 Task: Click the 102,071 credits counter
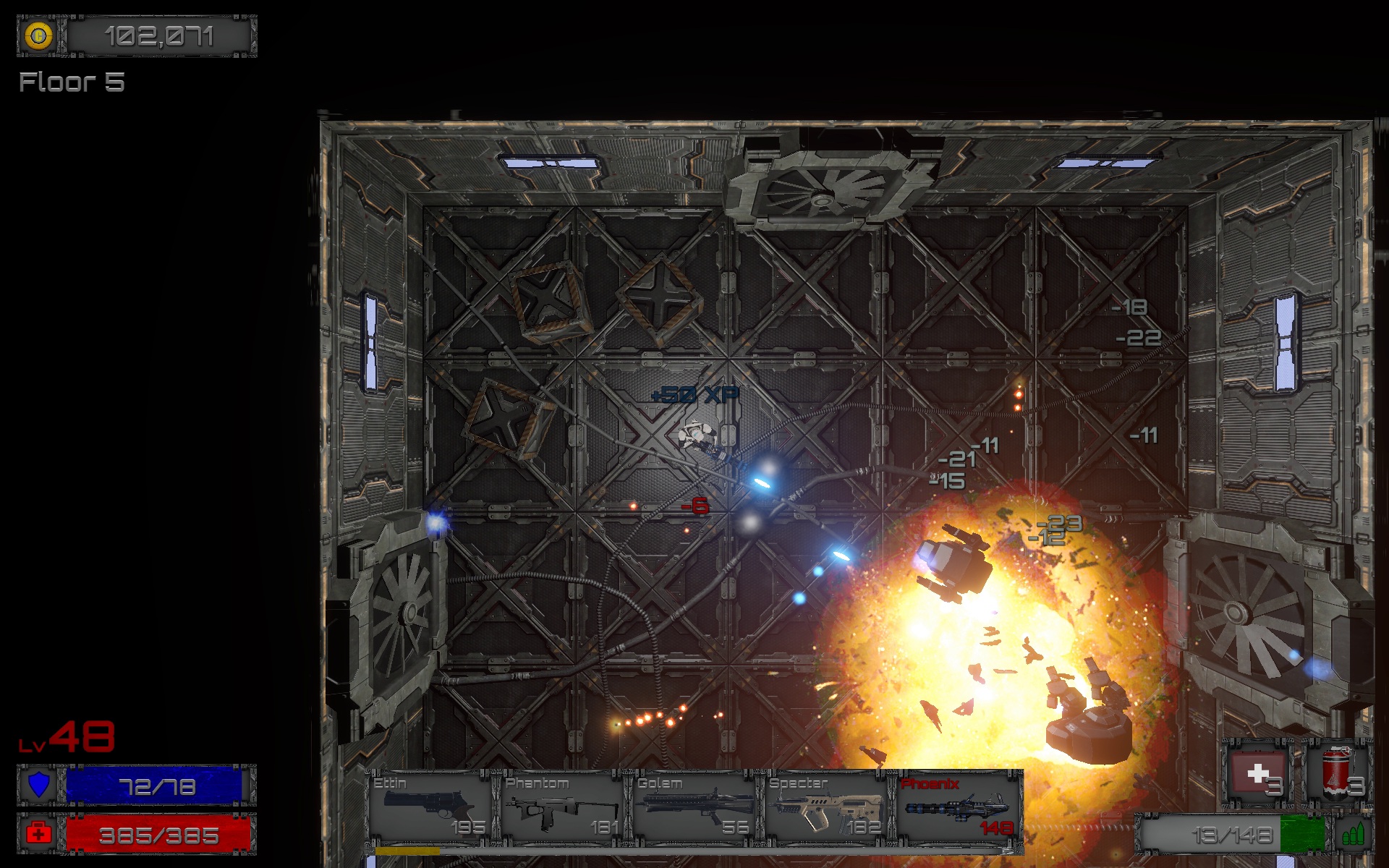[159, 35]
